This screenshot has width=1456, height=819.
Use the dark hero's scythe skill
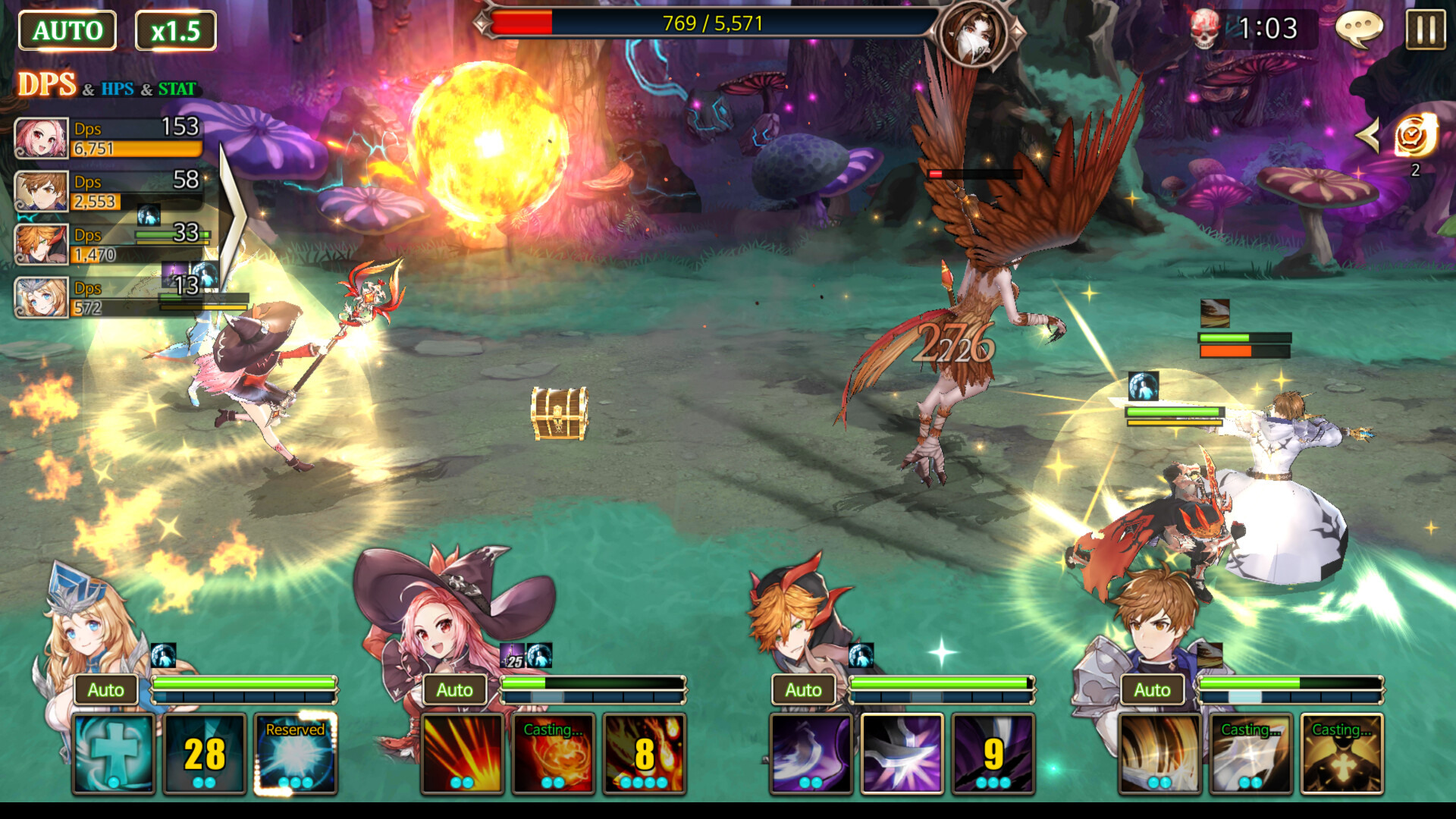tap(813, 755)
